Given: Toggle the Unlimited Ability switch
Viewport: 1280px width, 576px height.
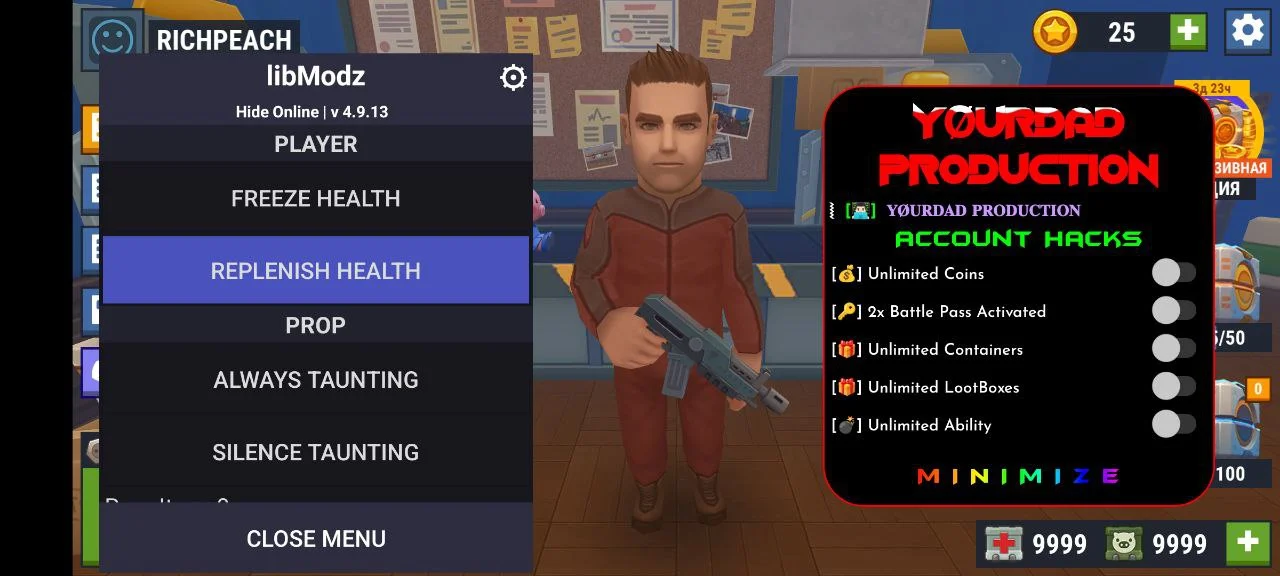Looking at the screenshot, I should pyautogui.click(x=1173, y=425).
